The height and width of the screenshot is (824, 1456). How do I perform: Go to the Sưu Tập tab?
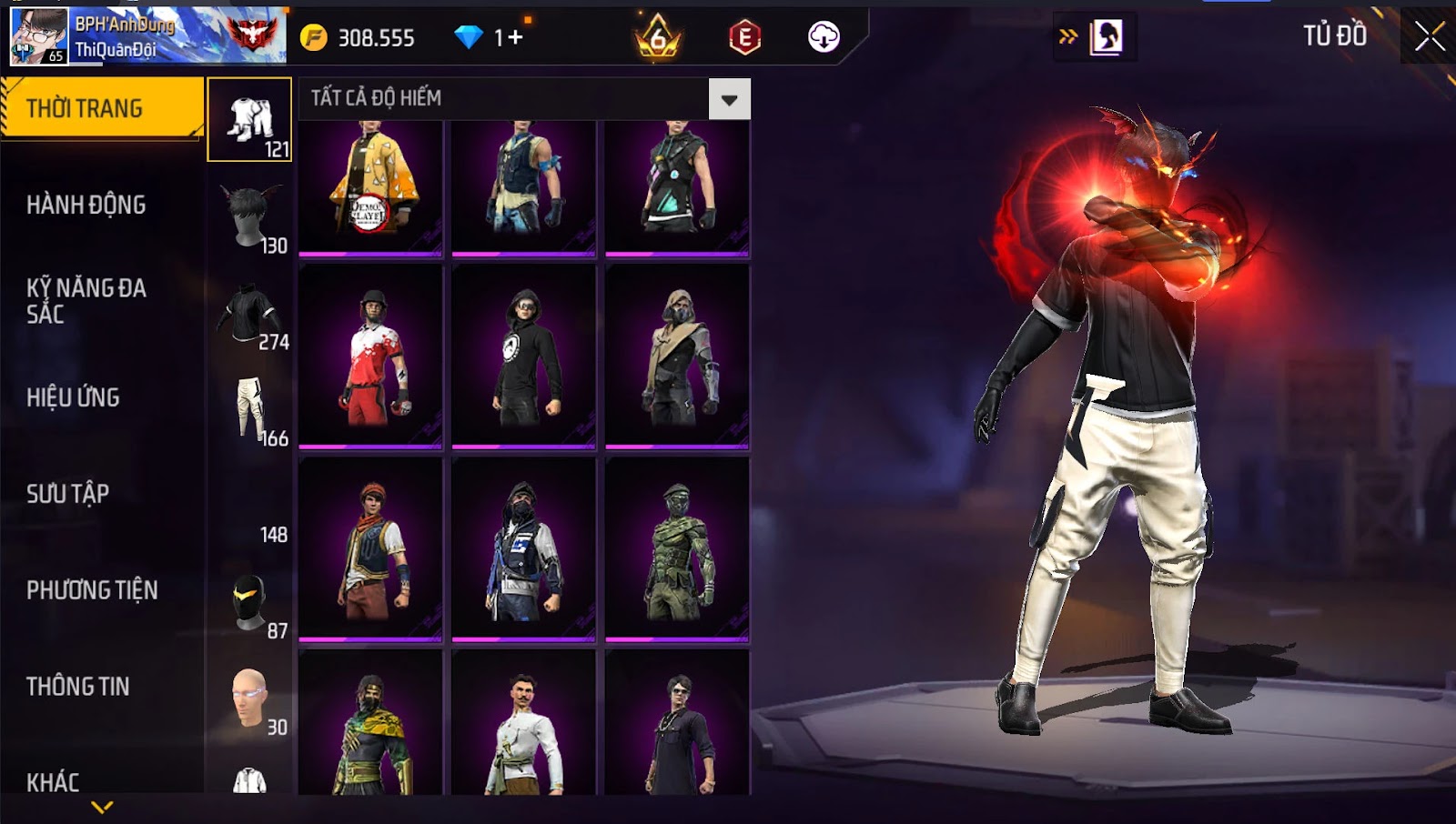(68, 494)
